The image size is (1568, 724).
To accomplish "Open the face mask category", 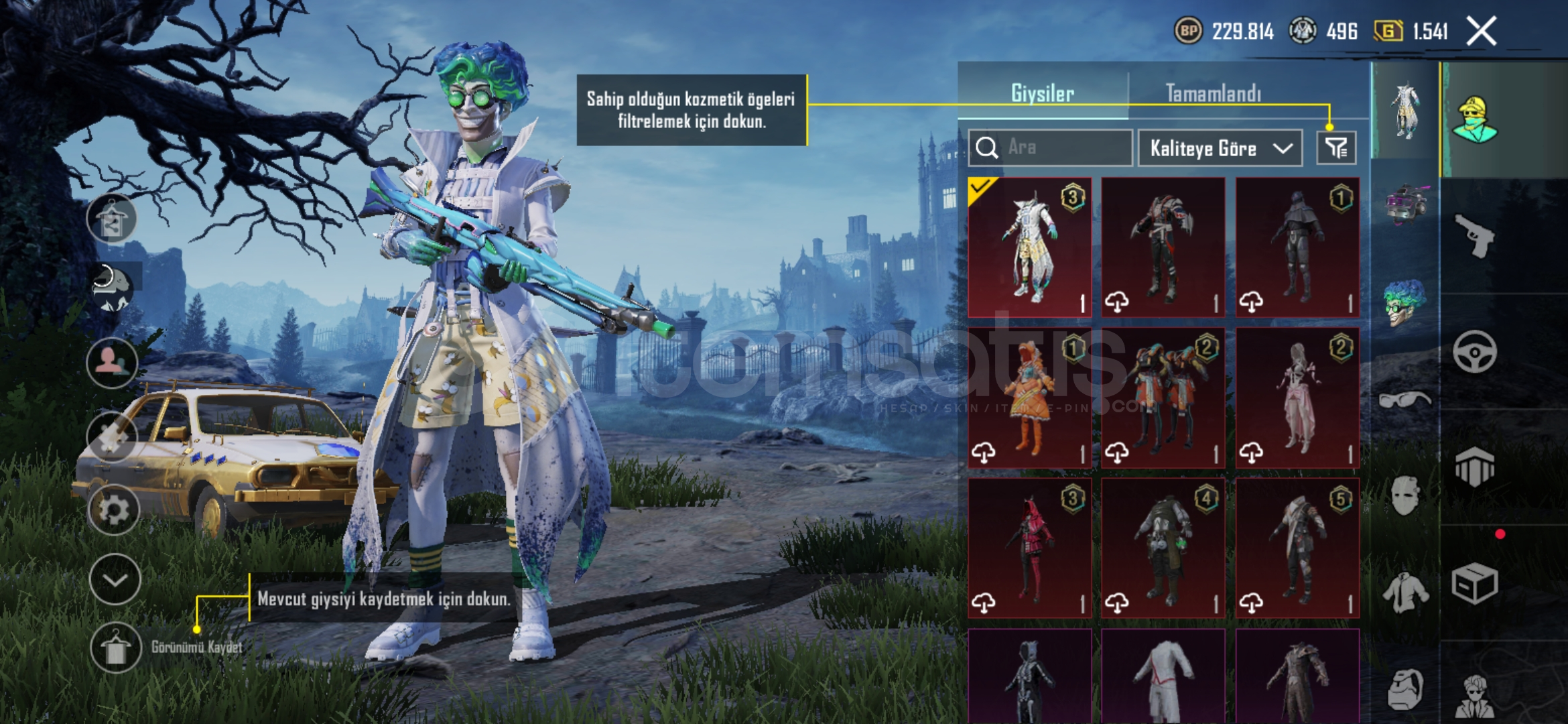I will [x=1404, y=496].
